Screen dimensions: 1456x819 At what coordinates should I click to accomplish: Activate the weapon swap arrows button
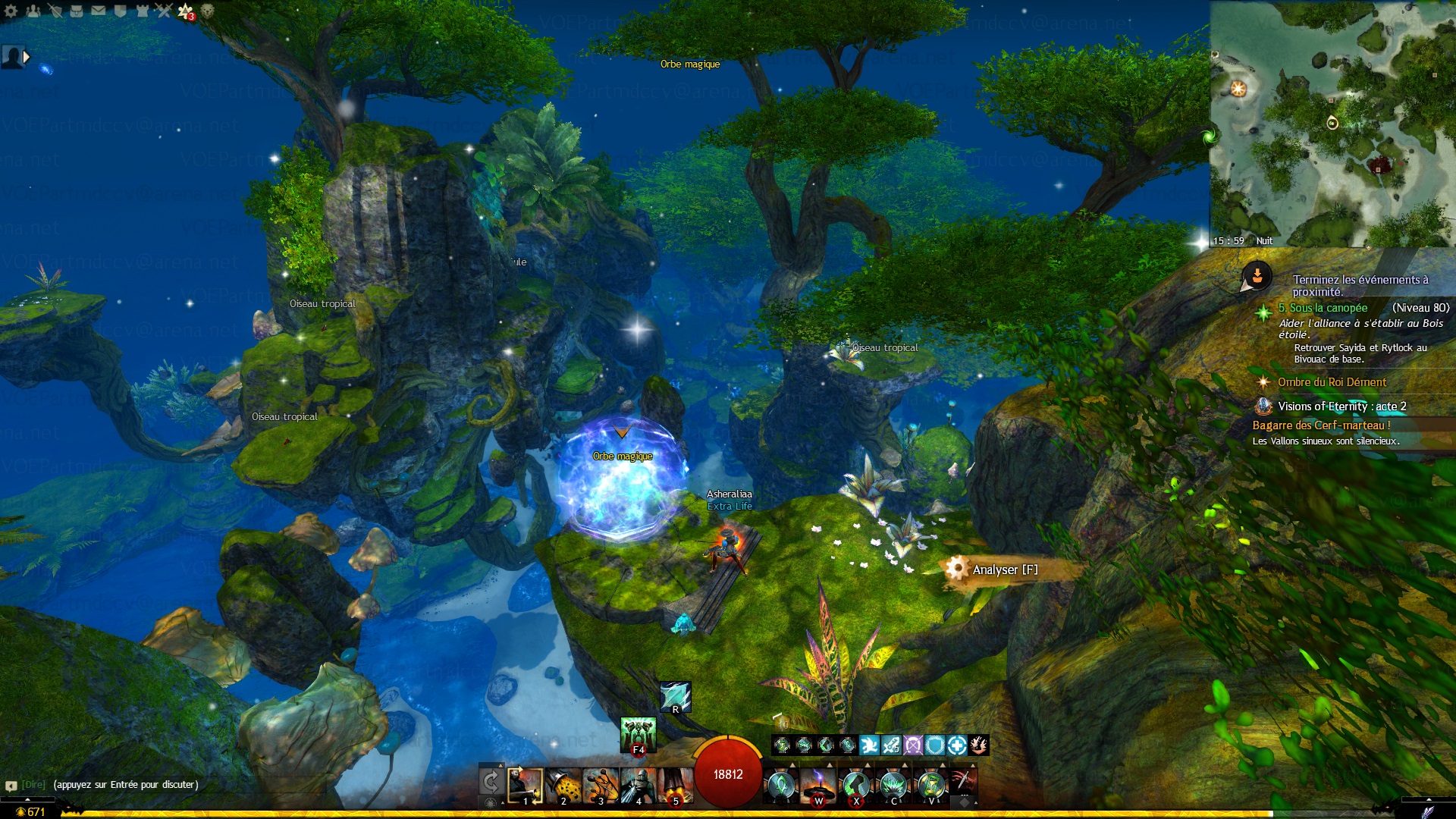pos(491,782)
